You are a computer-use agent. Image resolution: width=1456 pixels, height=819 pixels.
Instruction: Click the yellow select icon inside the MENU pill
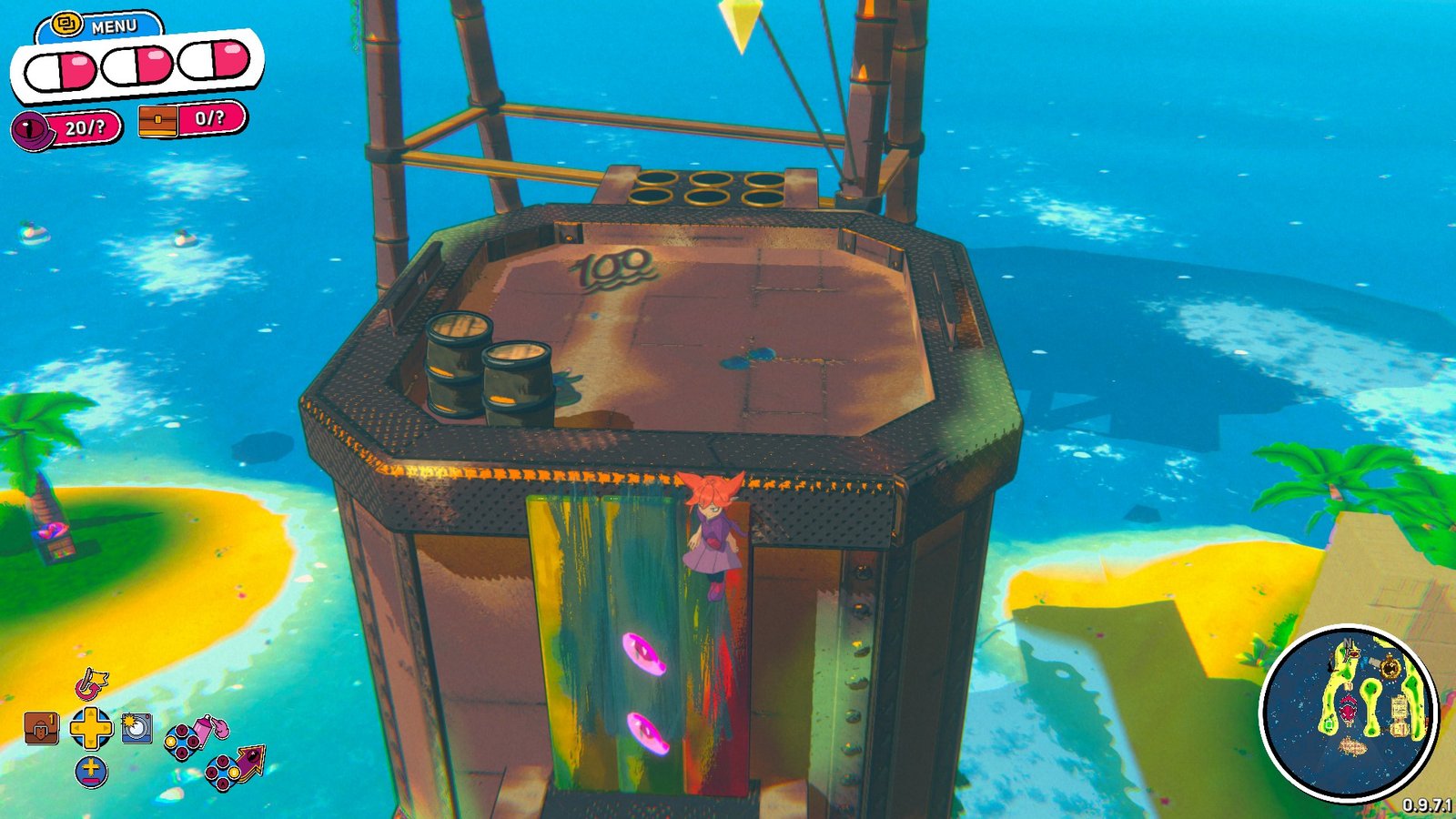[65, 23]
